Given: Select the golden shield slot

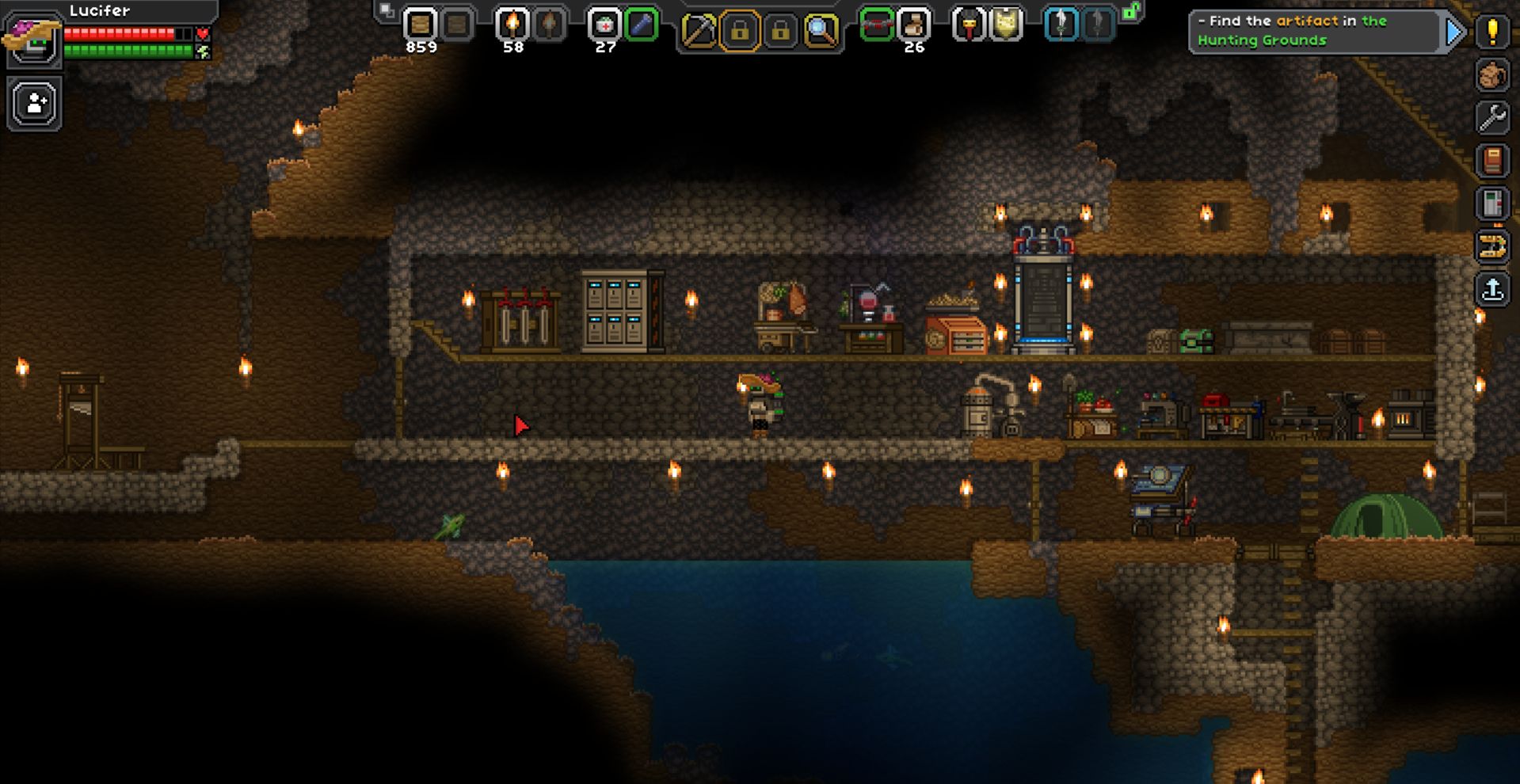Looking at the screenshot, I should point(1006,25).
